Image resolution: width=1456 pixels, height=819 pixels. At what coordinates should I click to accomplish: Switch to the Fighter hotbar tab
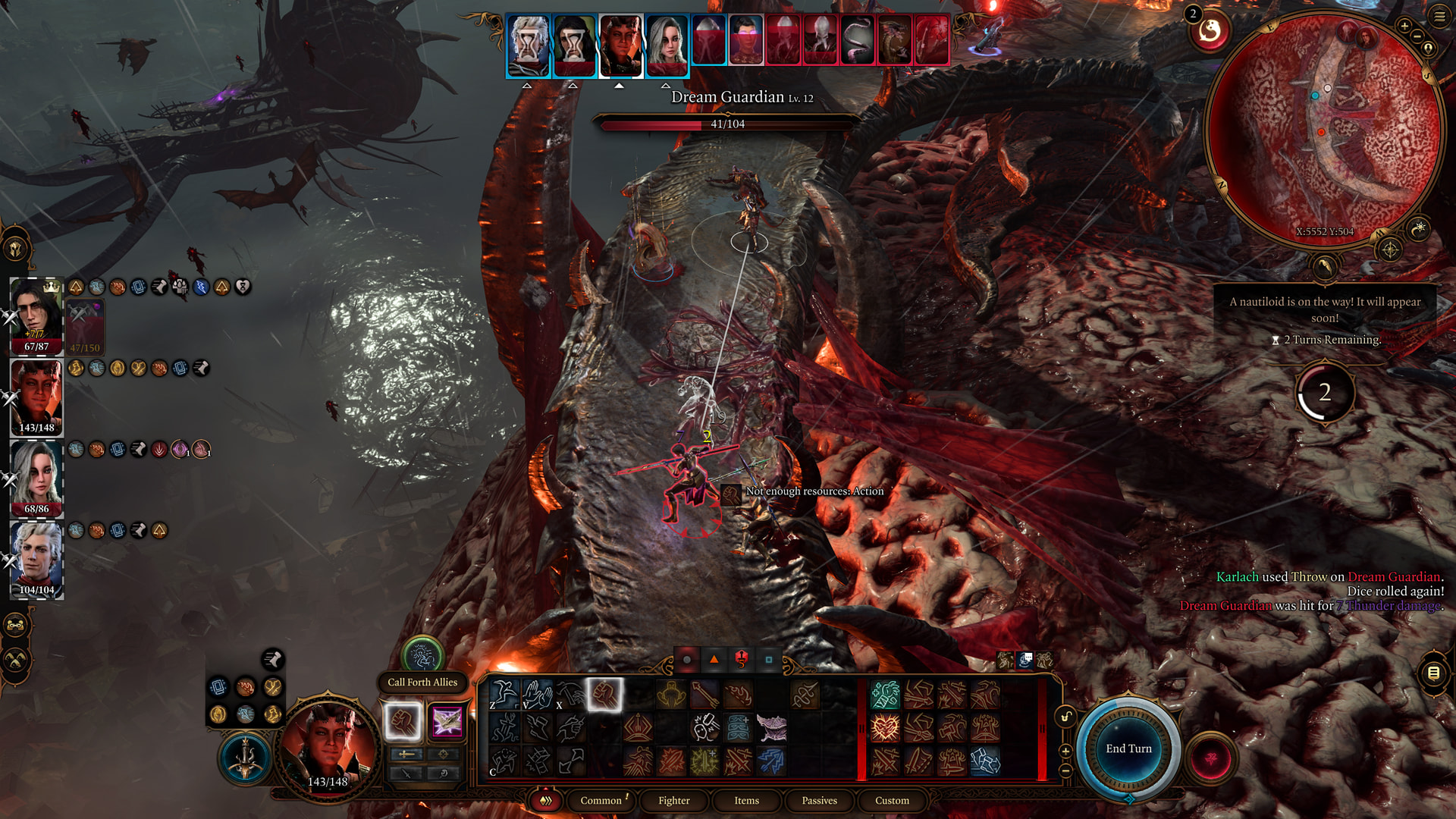(673, 800)
